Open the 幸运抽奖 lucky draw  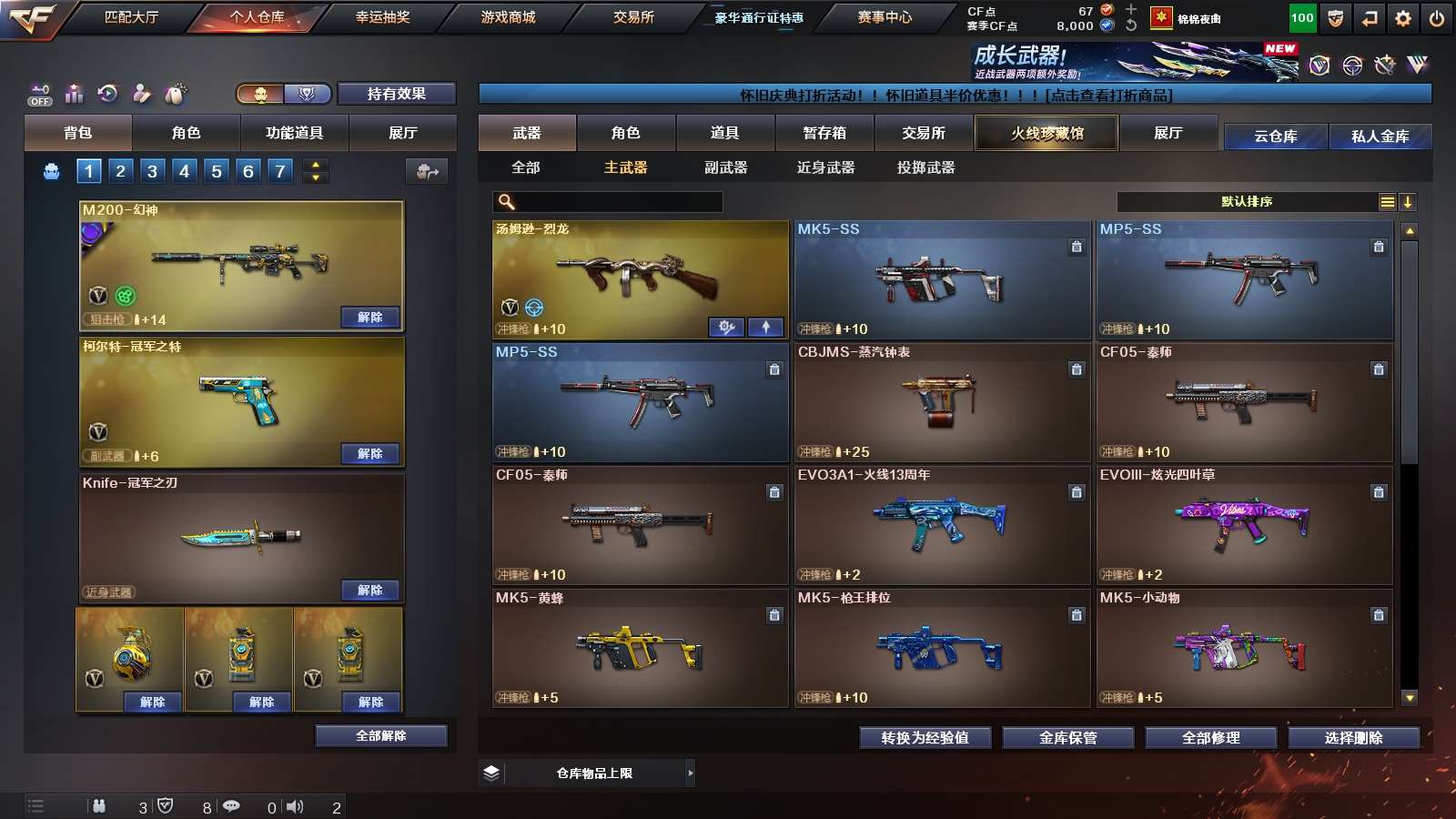point(382,17)
